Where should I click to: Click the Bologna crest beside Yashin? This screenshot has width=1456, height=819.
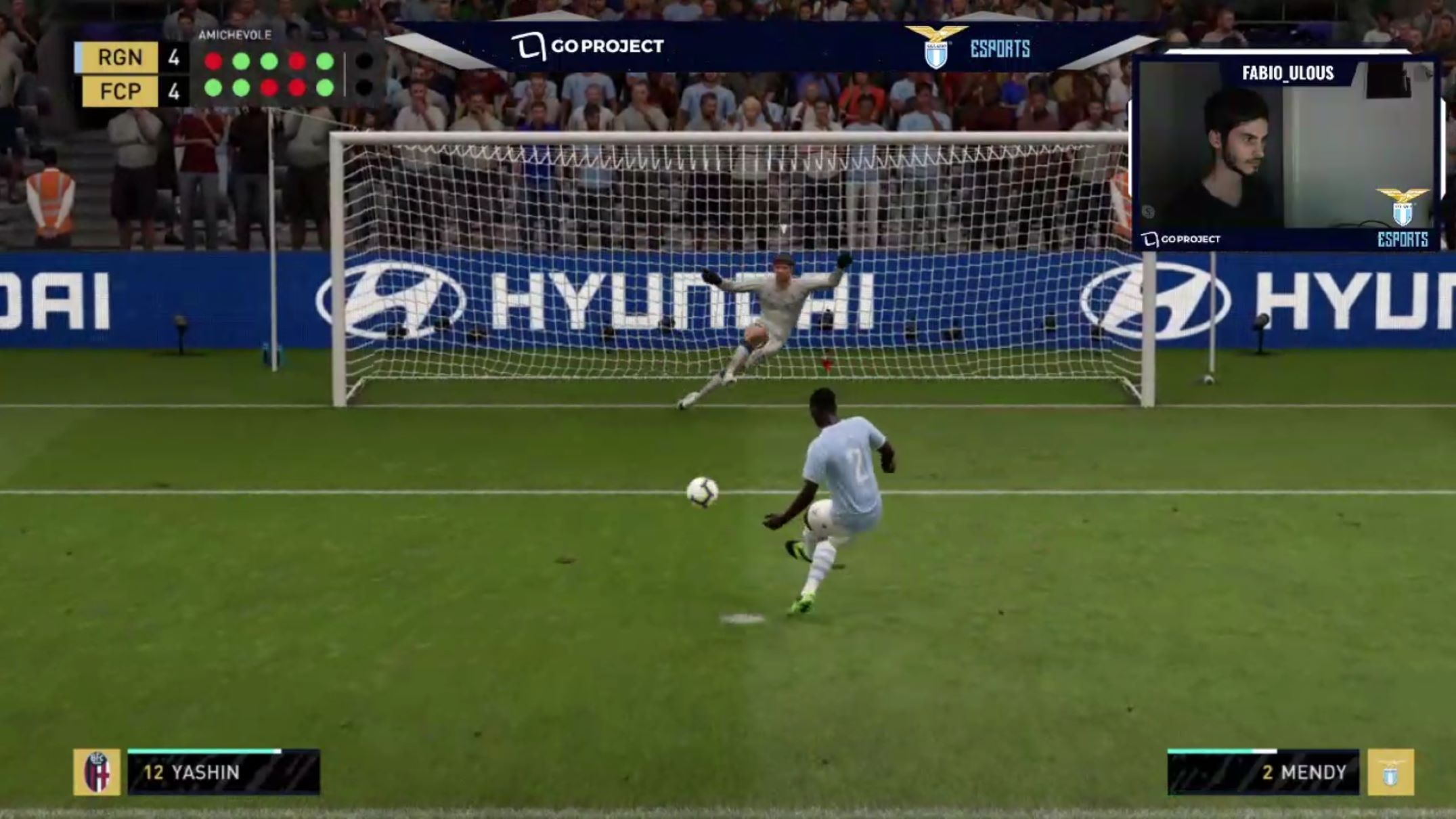pyautogui.click(x=97, y=772)
